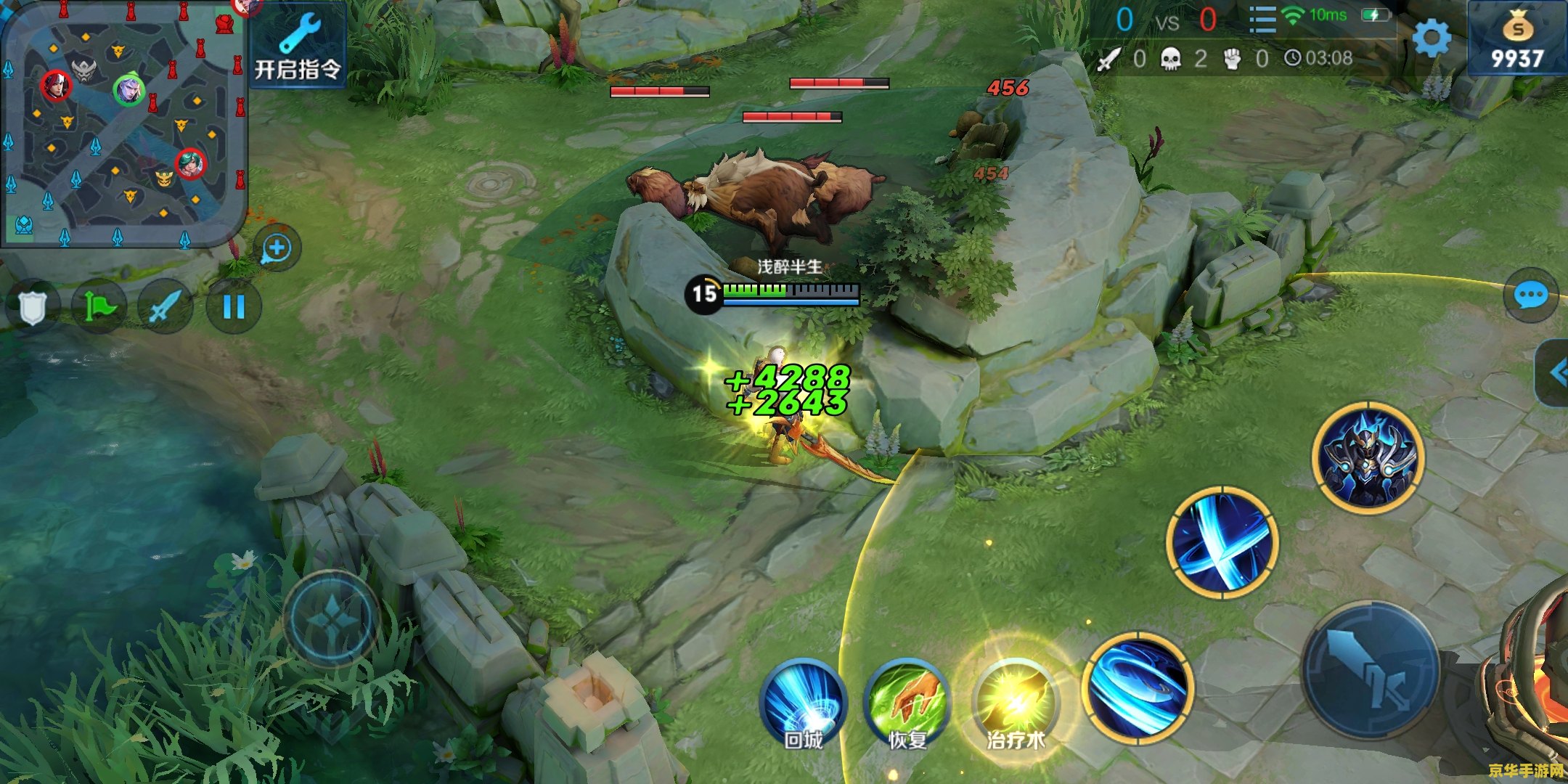Tap the blue pause-bars button
Image resolution: width=1568 pixels, height=784 pixels.
pos(234,307)
